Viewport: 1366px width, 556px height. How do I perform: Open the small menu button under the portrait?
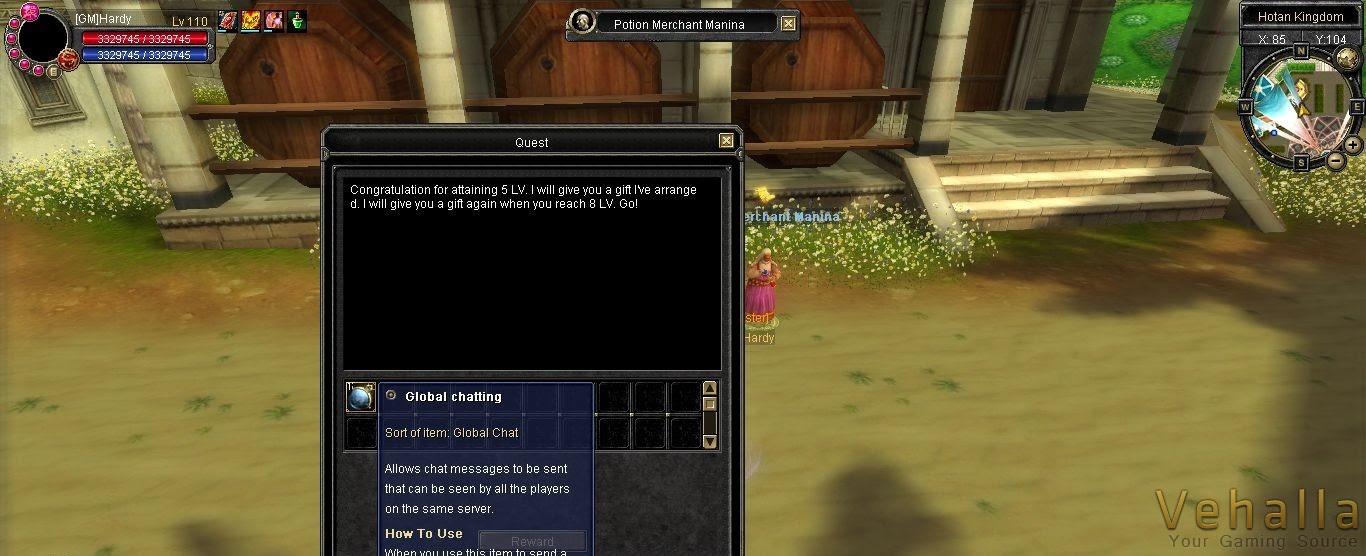pyautogui.click(x=53, y=72)
